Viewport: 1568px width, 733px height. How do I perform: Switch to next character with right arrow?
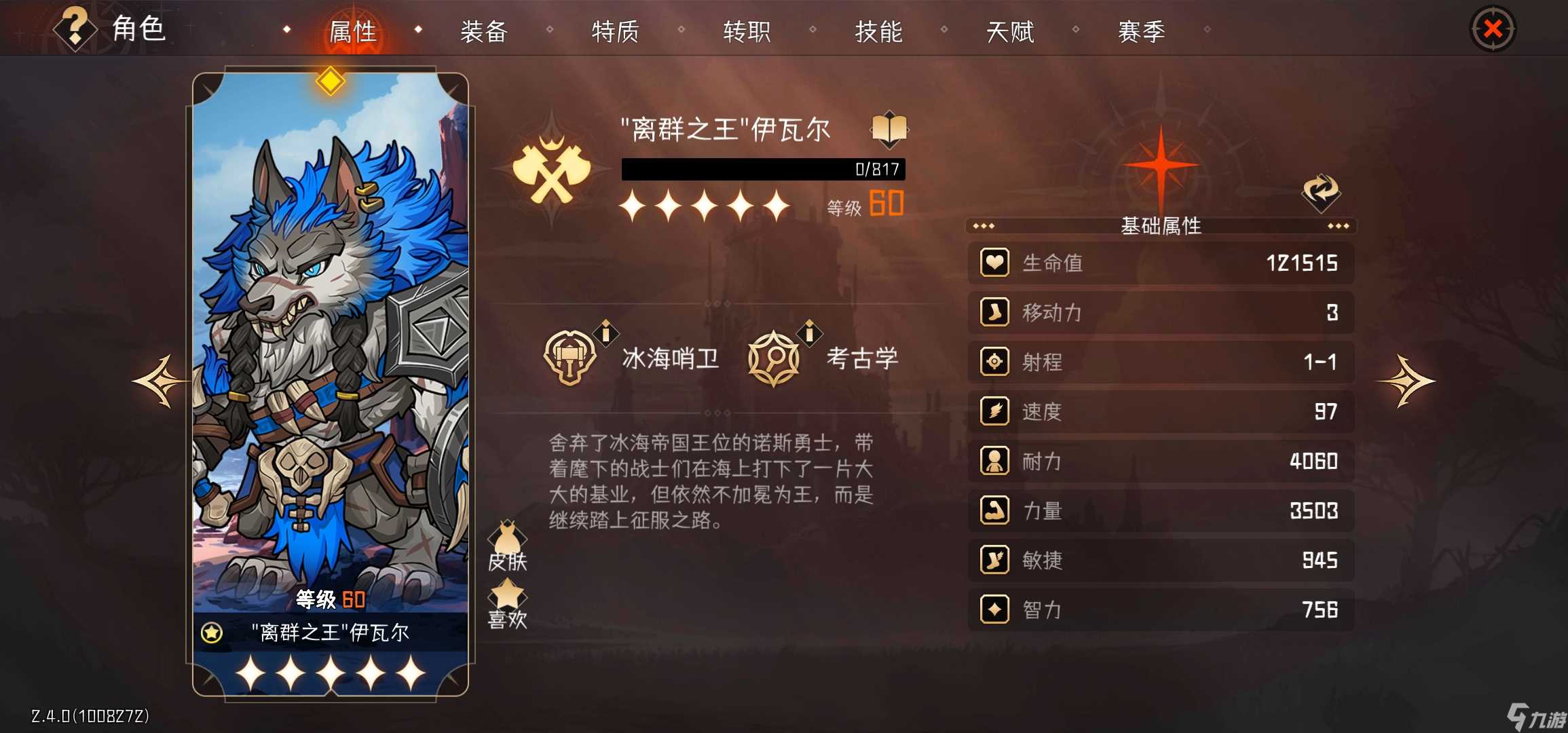(x=1406, y=379)
